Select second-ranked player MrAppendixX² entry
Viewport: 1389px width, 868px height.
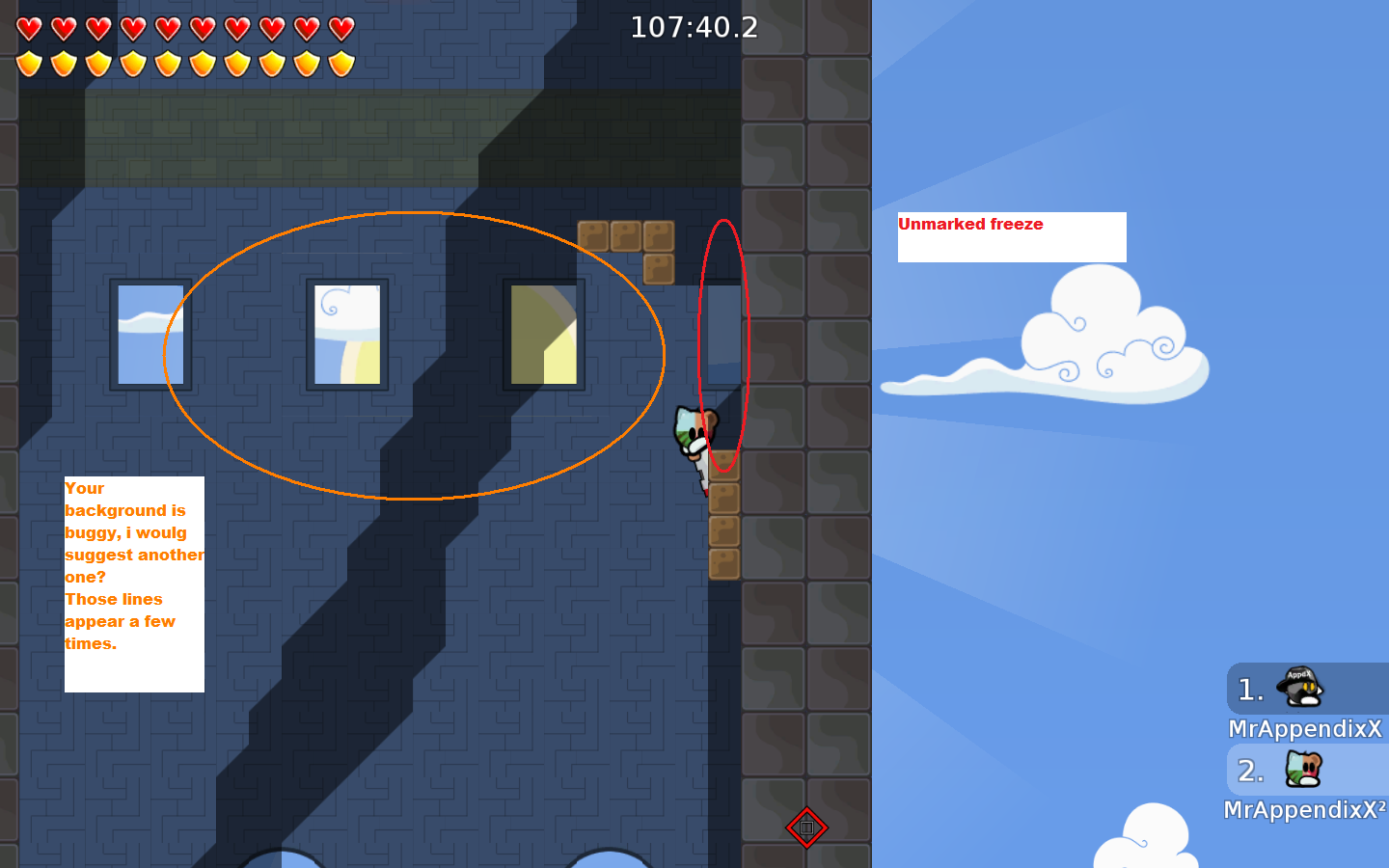click(1306, 783)
